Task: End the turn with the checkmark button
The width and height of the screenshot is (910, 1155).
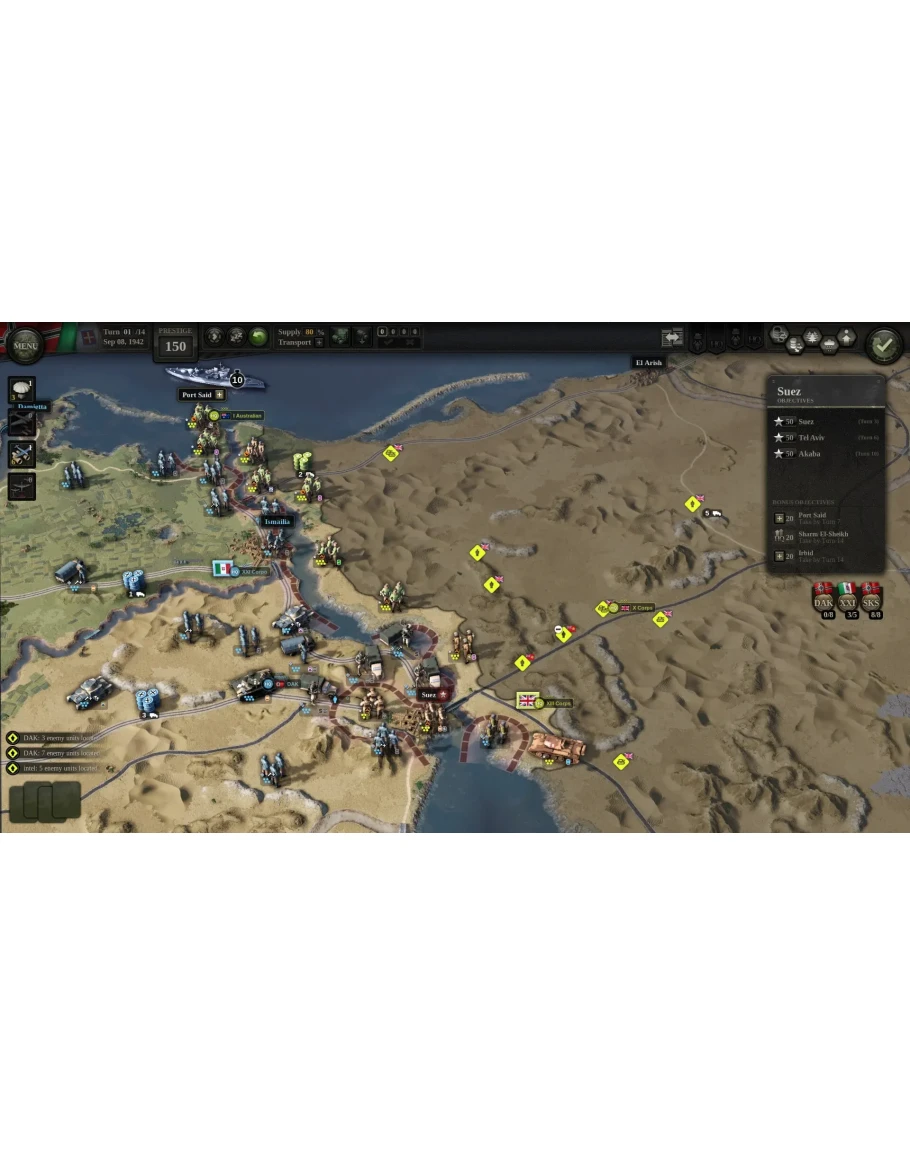Action: [883, 346]
